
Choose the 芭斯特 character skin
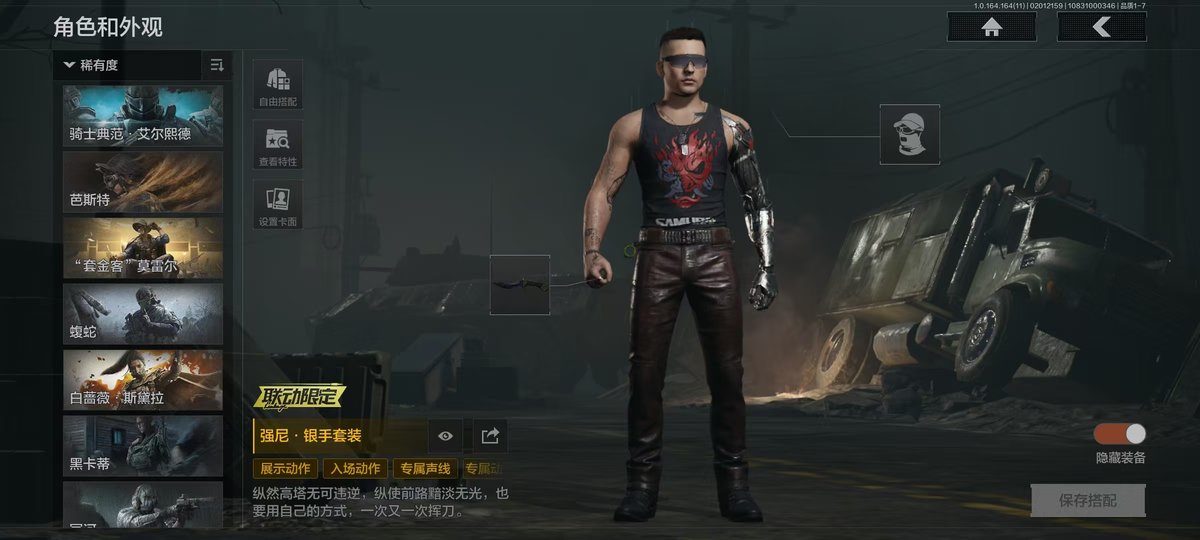click(x=143, y=182)
